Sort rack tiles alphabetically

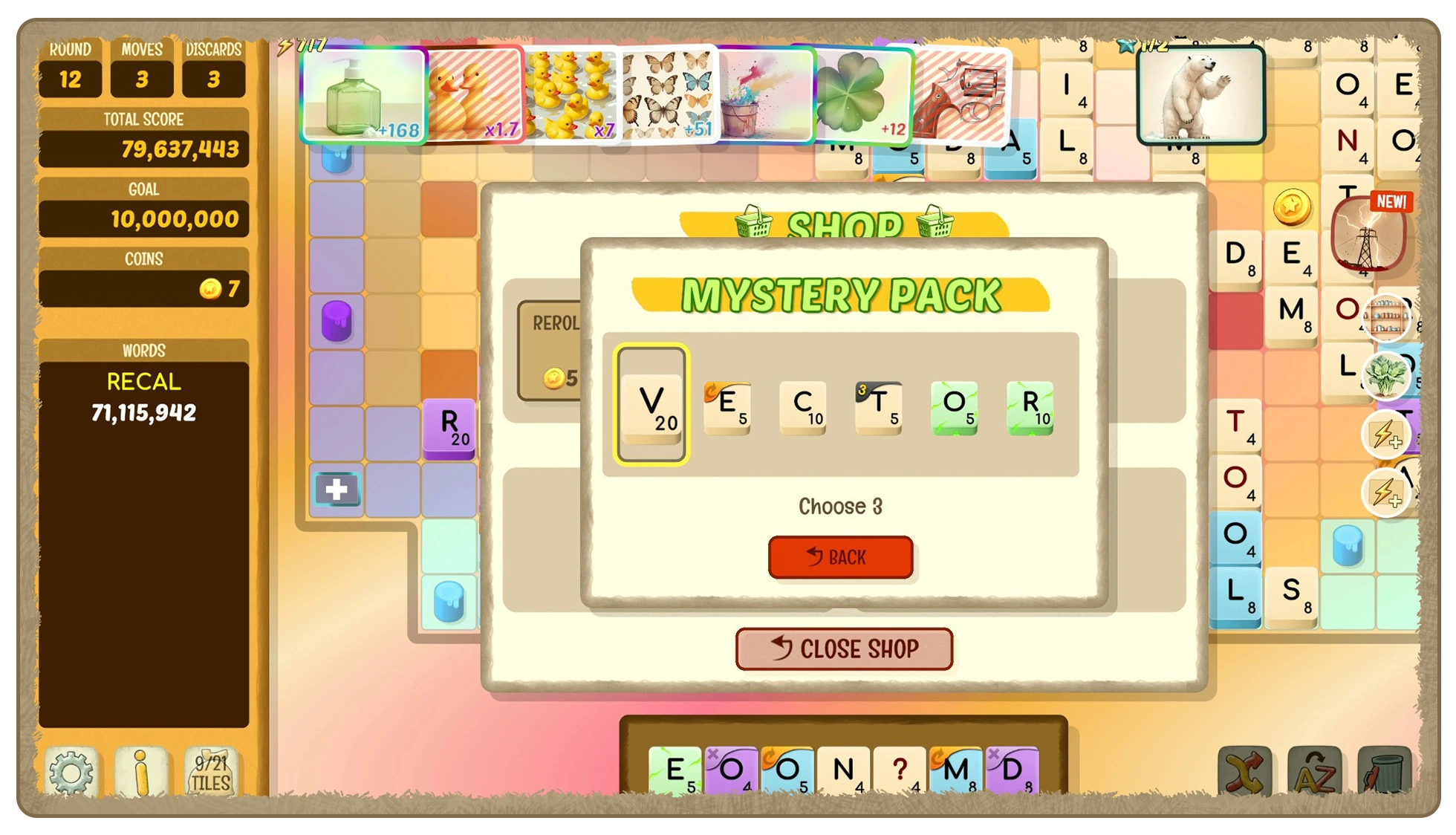click(1314, 773)
